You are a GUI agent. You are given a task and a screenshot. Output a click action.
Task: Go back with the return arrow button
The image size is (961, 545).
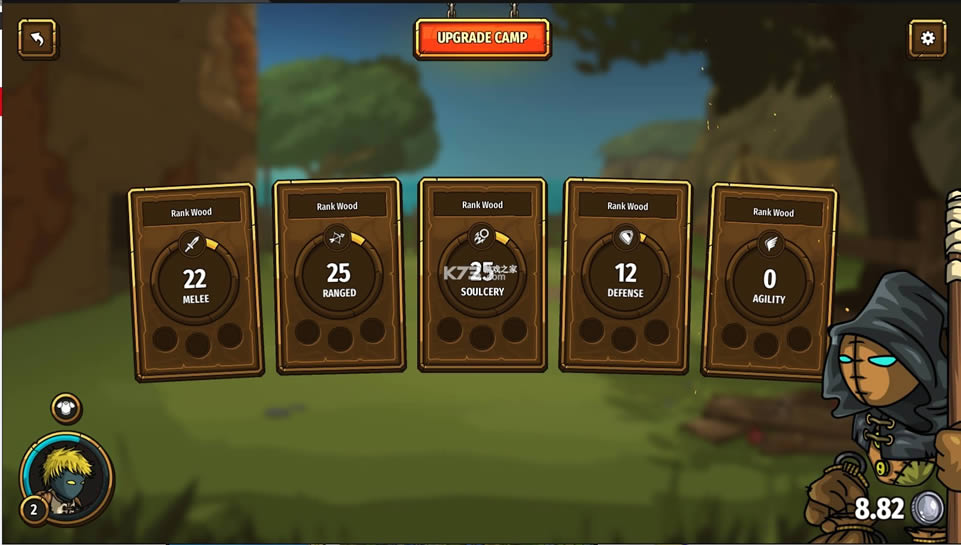tap(37, 39)
